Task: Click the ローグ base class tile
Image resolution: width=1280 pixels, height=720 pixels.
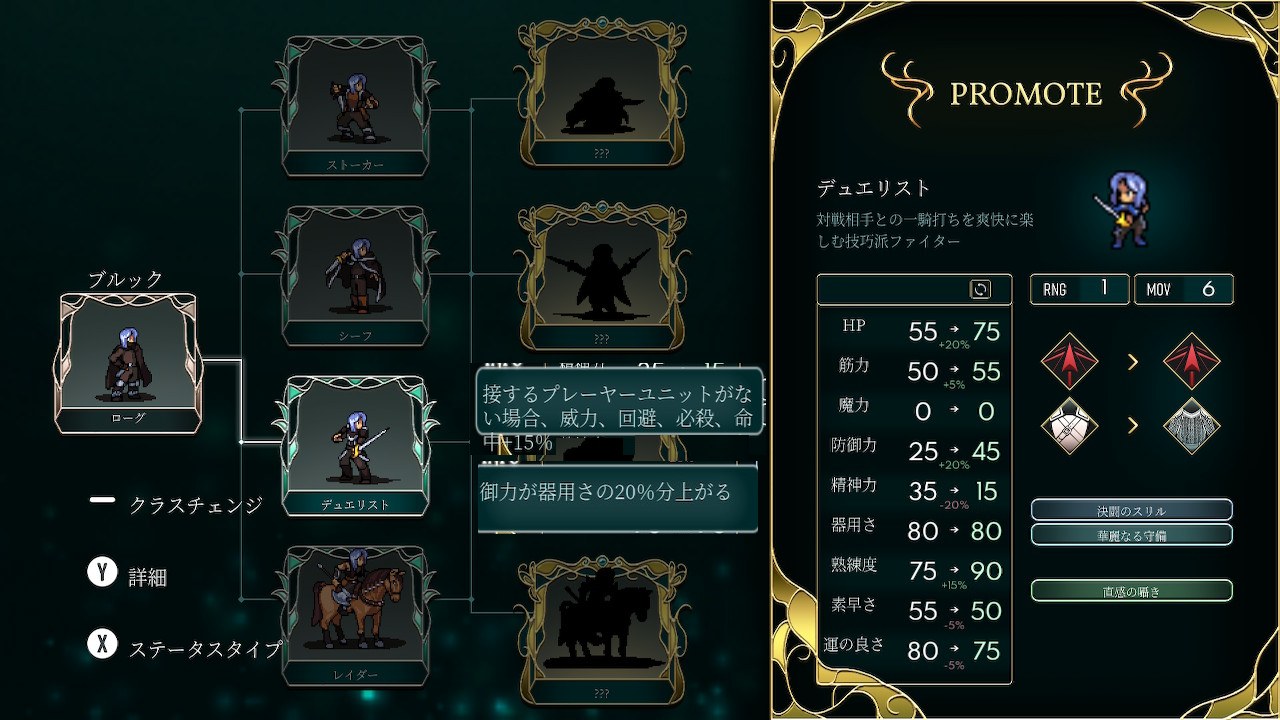Action: coord(128,363)
